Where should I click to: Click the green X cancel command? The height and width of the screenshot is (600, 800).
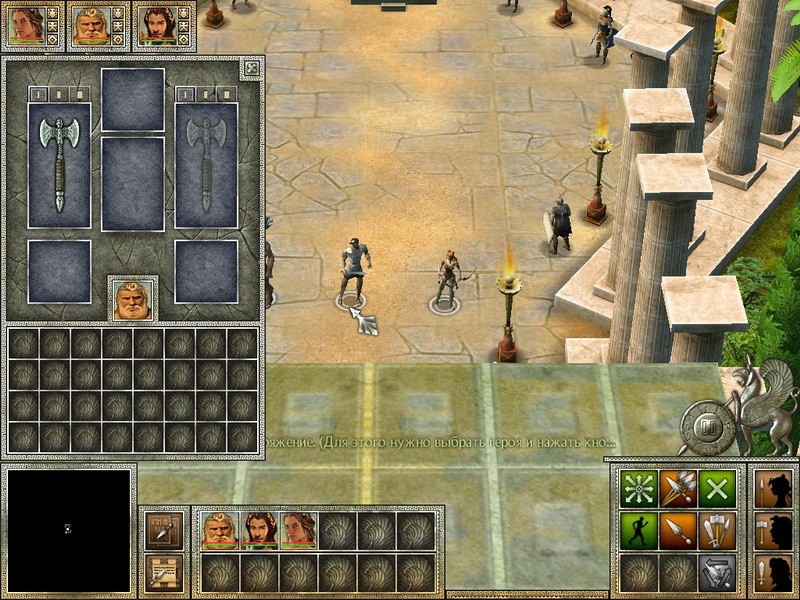715,488
